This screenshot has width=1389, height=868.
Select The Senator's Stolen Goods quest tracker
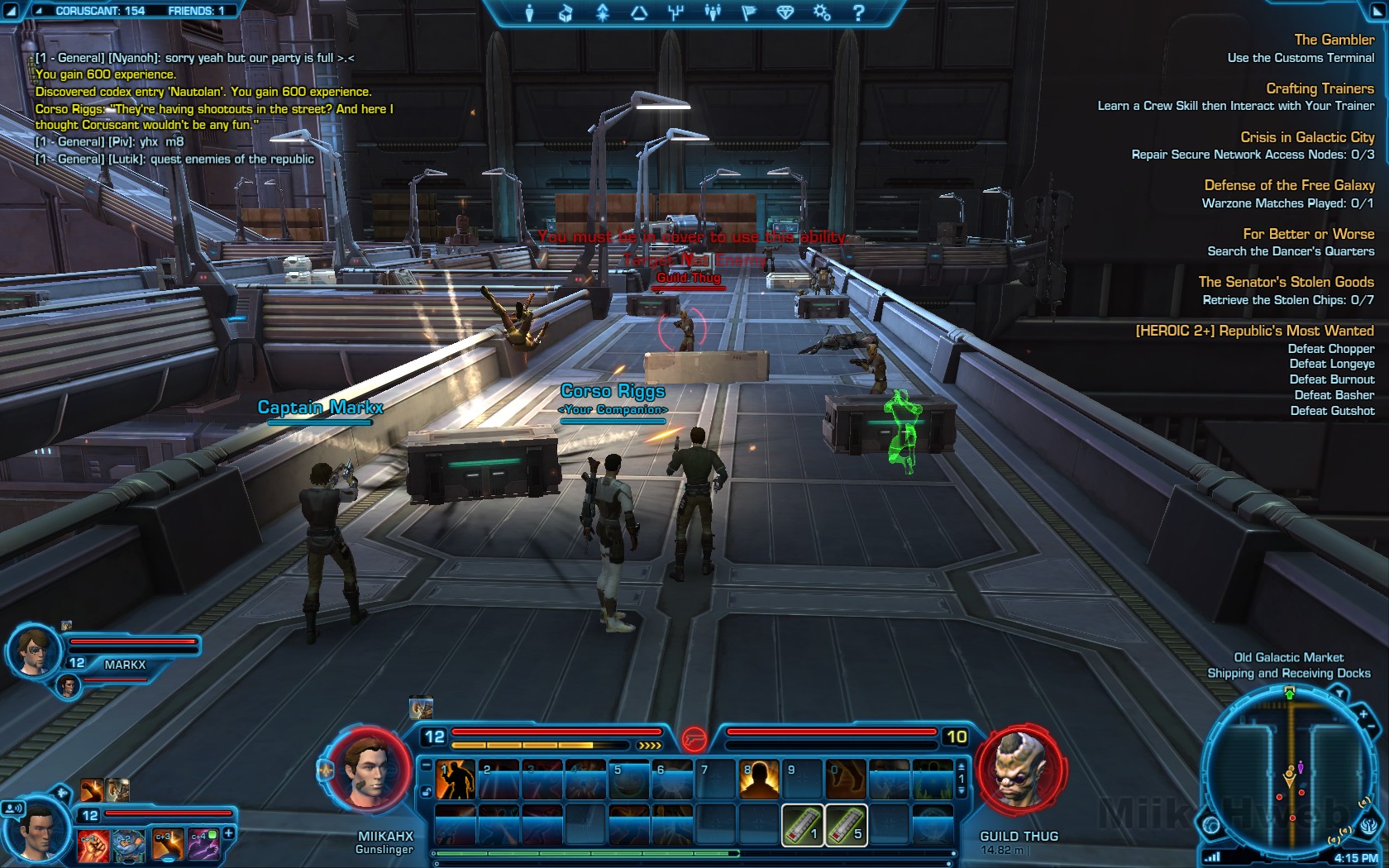(1286, 282)
